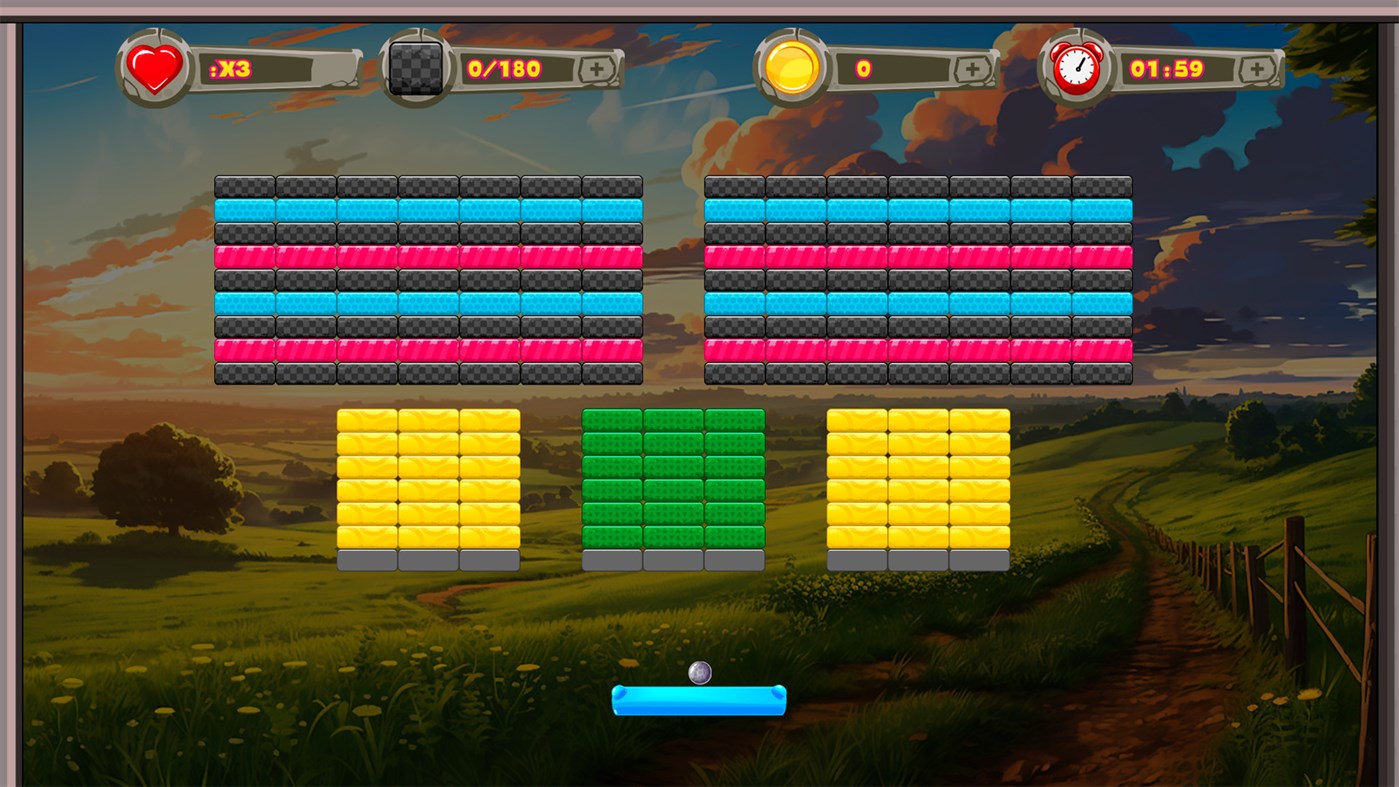This screenshot has width=1399, height=787.
Task: Click a gray brick below the green cluster
Action: pyautogui.click(x=672, y=560)
